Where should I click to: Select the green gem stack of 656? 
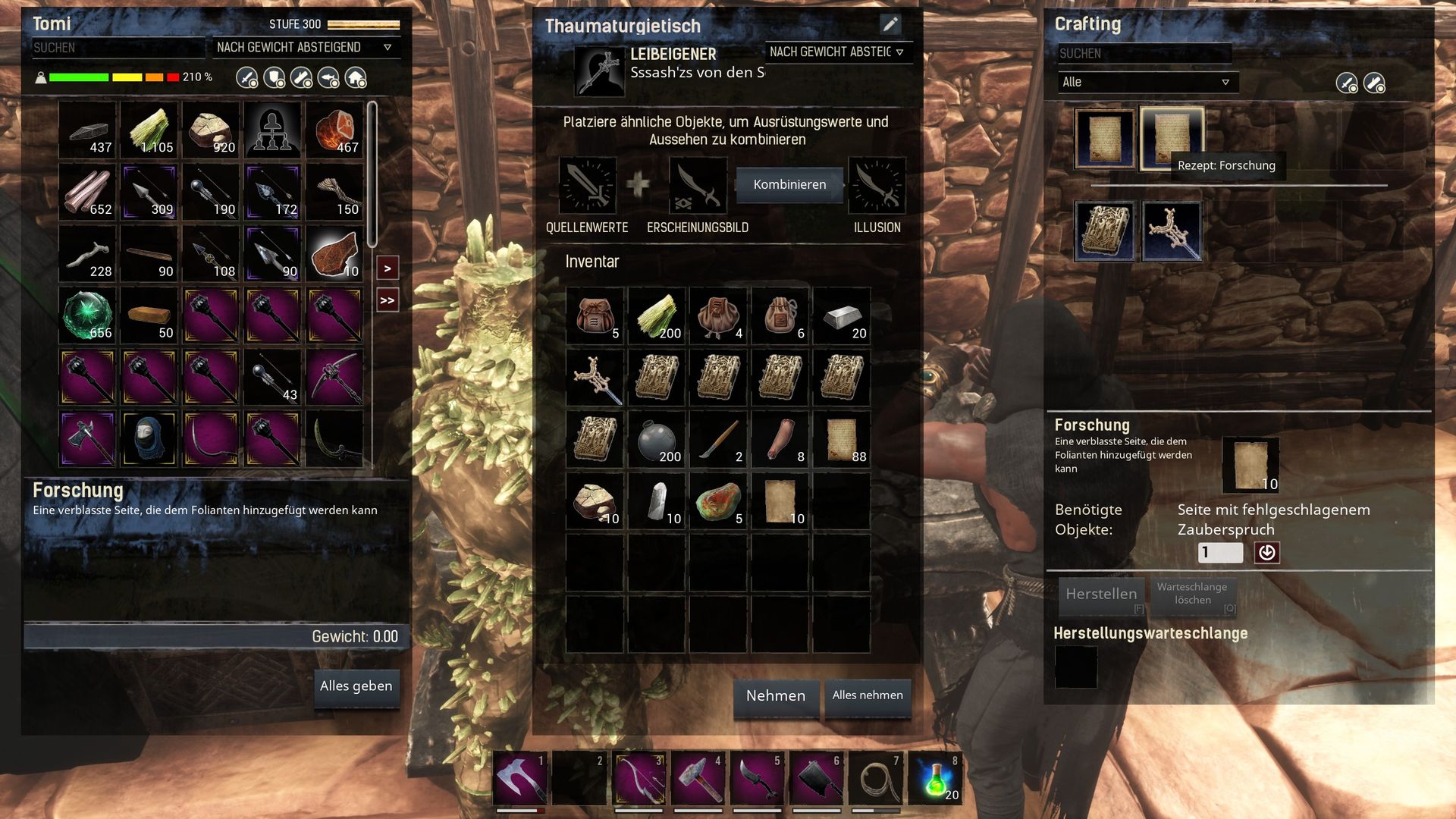(x=88, y=315)
